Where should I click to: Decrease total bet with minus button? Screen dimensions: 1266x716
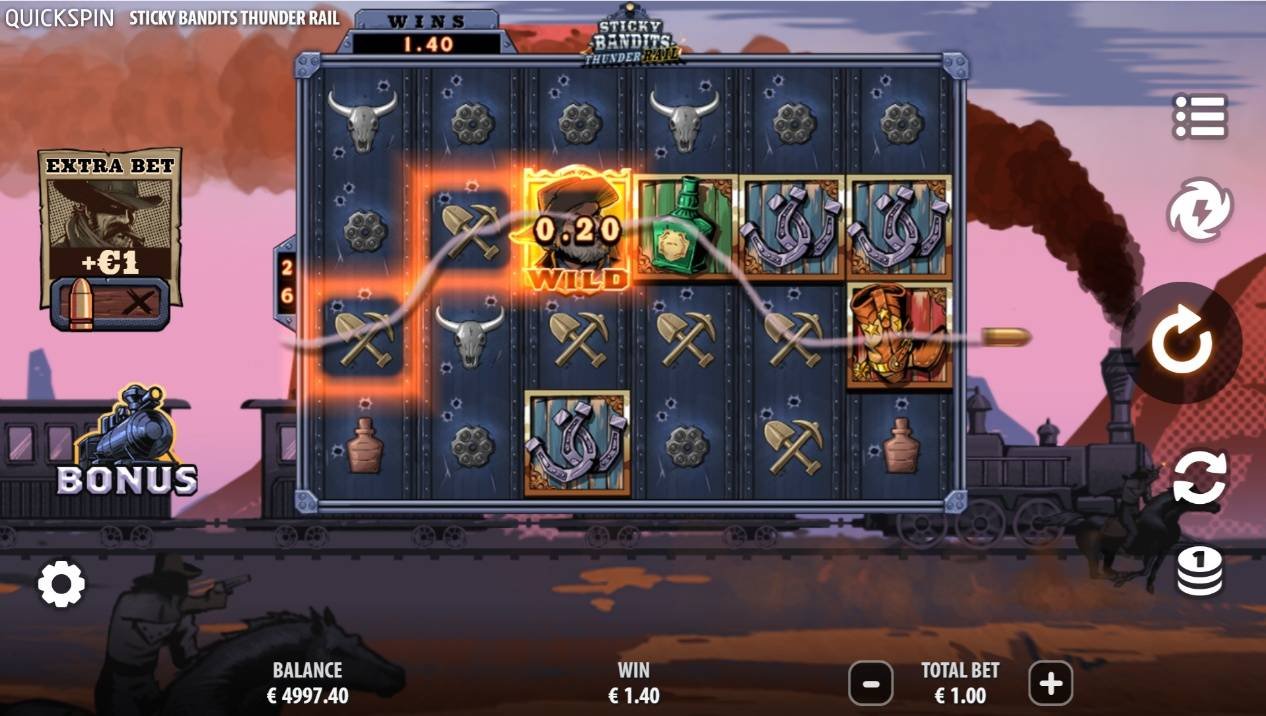point(870,684)
